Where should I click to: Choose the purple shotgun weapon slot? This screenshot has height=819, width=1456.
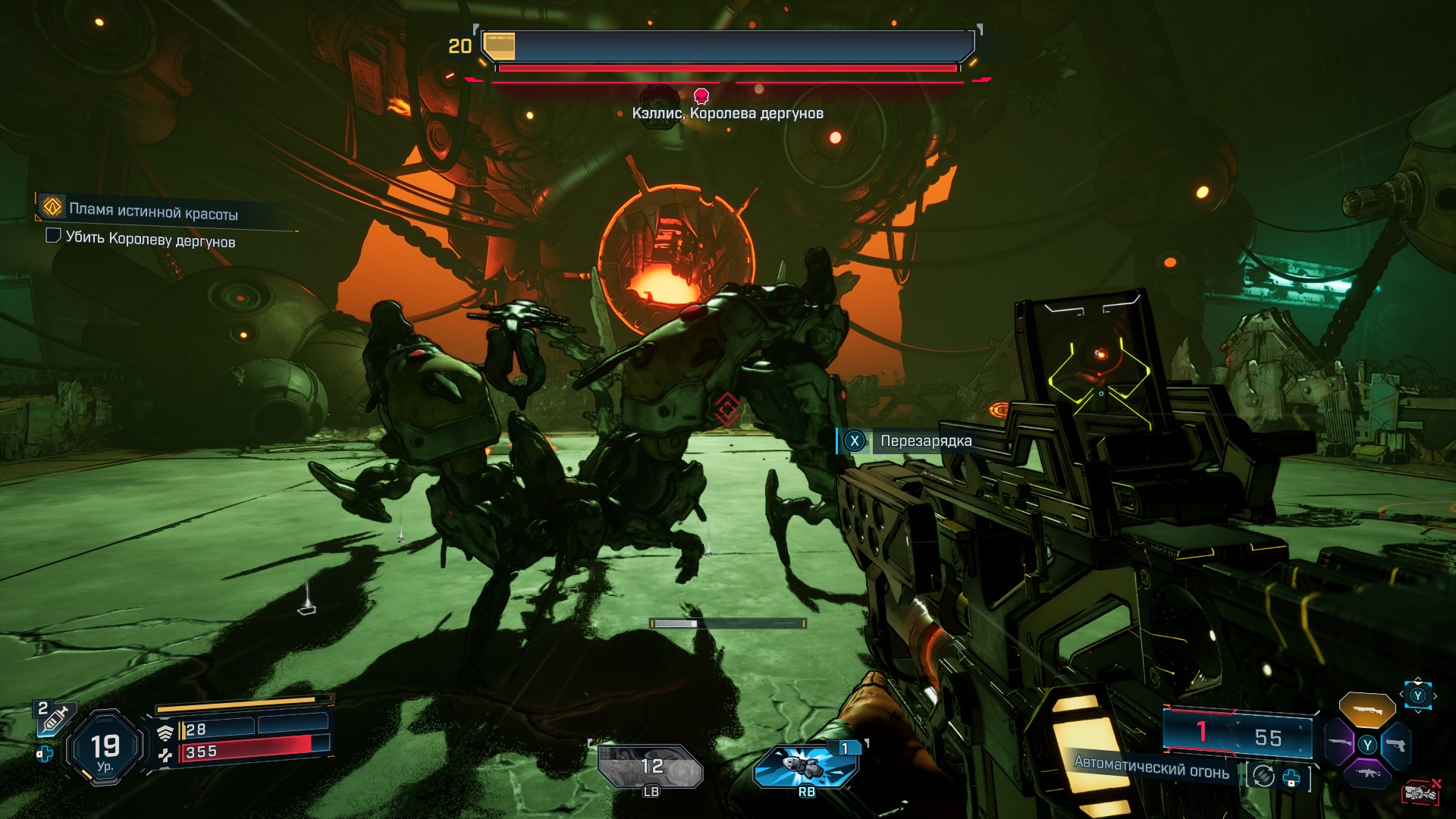(1338, 743)
